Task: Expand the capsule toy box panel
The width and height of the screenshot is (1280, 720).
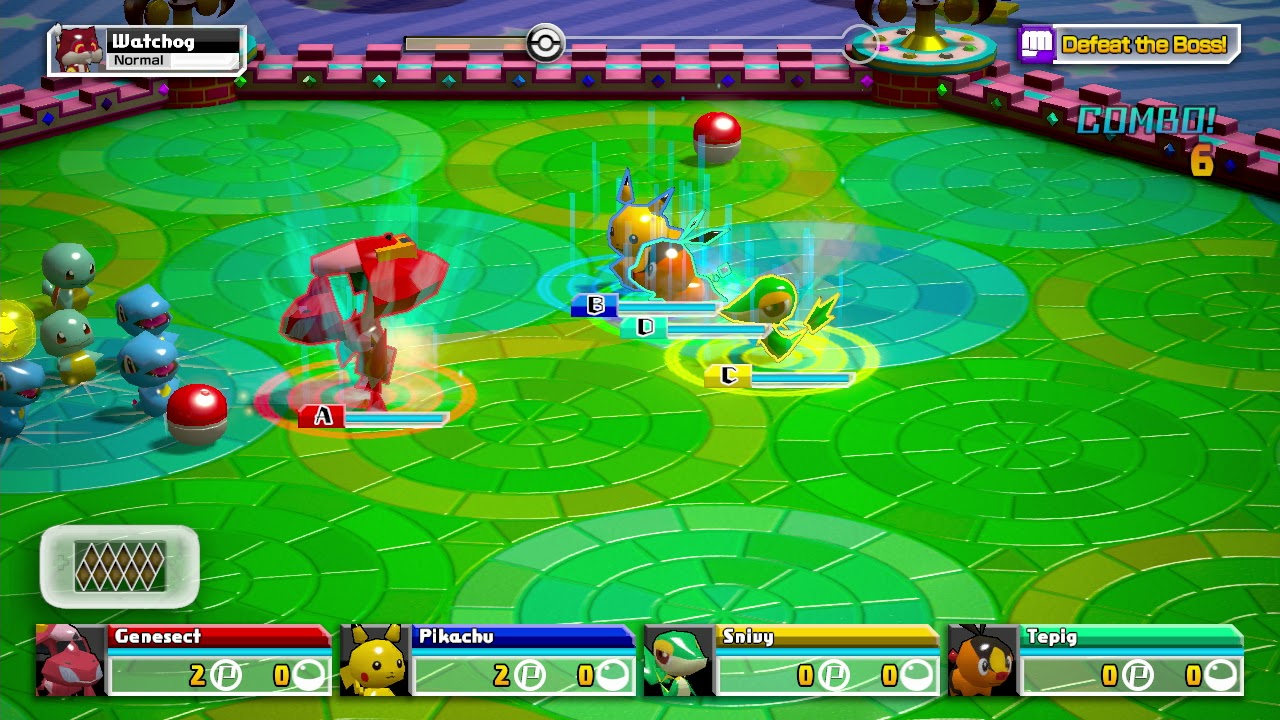Action: [120, 565]
